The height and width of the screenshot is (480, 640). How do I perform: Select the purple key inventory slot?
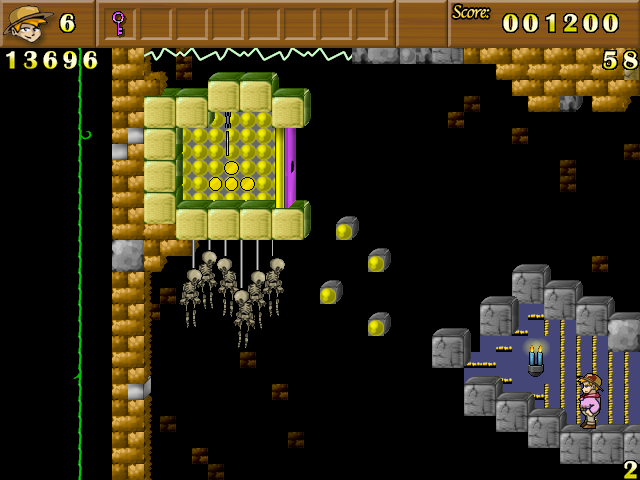point(119,23)
